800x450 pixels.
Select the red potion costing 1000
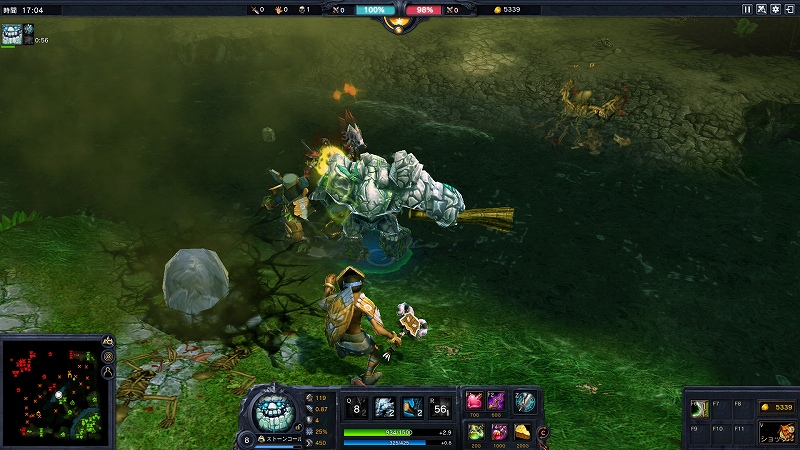click(499, 432)
